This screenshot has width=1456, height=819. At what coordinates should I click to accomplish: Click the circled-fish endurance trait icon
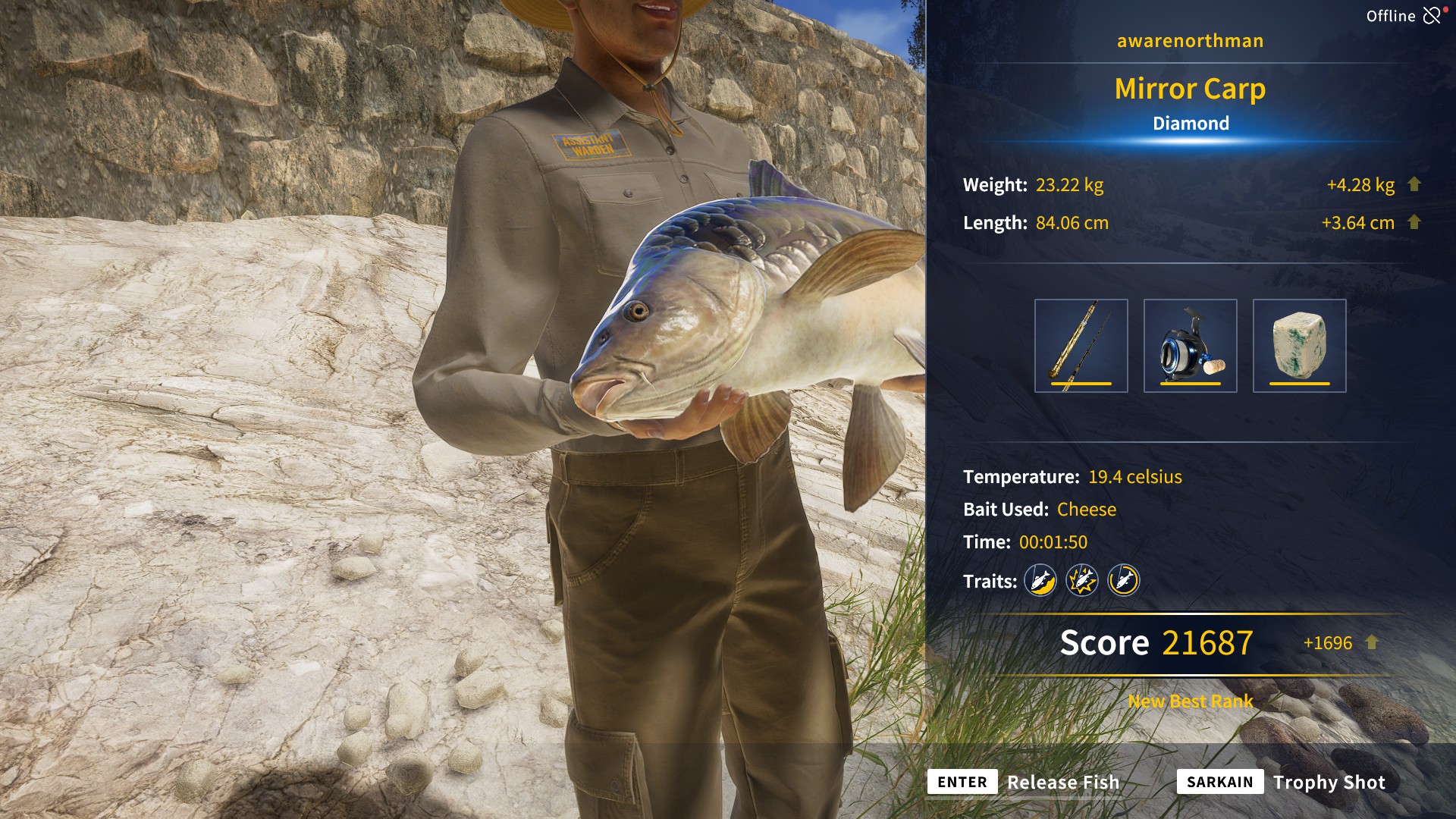pyautogui.click(x=1124, y=581)
